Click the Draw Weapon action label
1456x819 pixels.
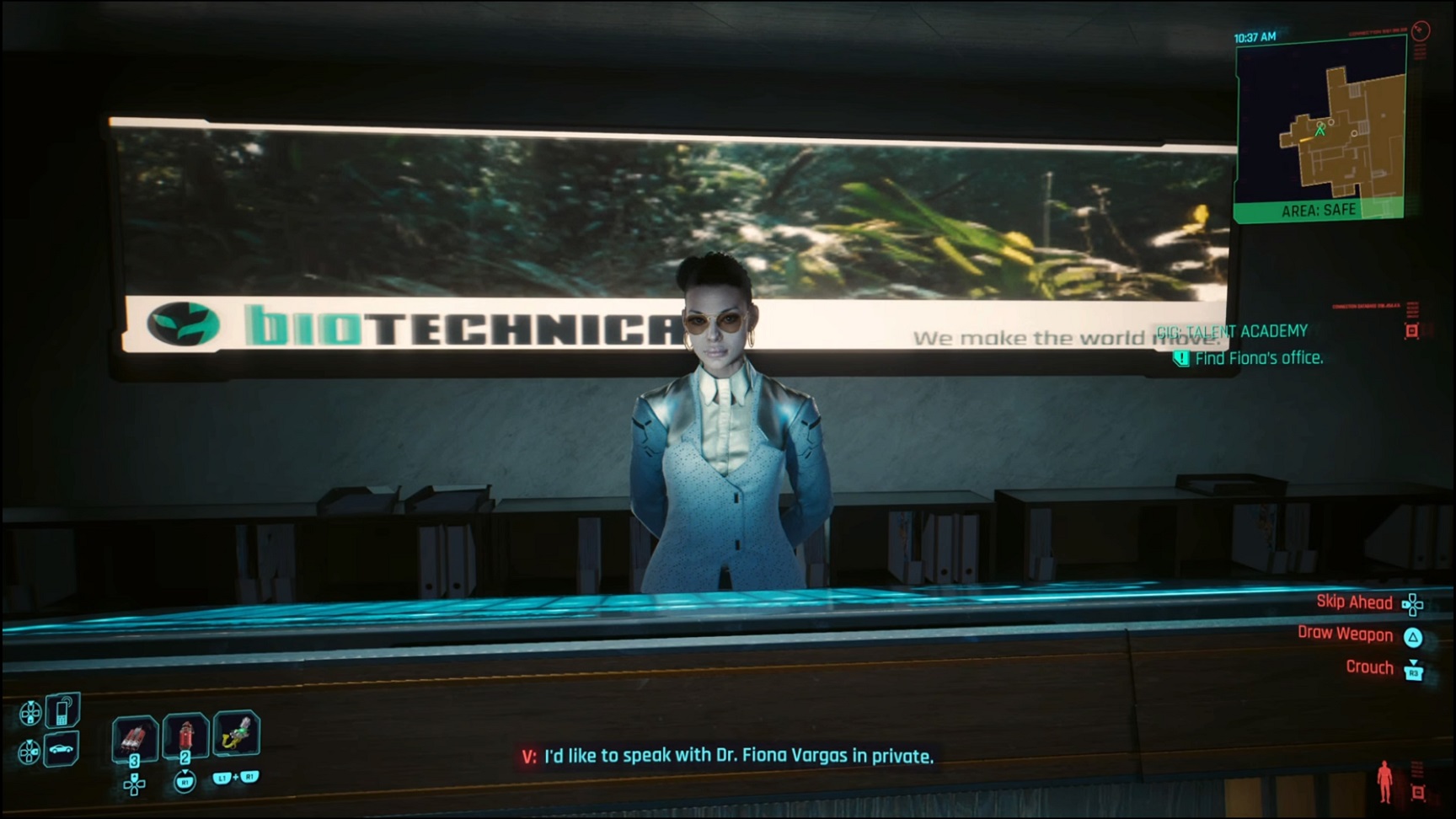(x=1343, y=634)
